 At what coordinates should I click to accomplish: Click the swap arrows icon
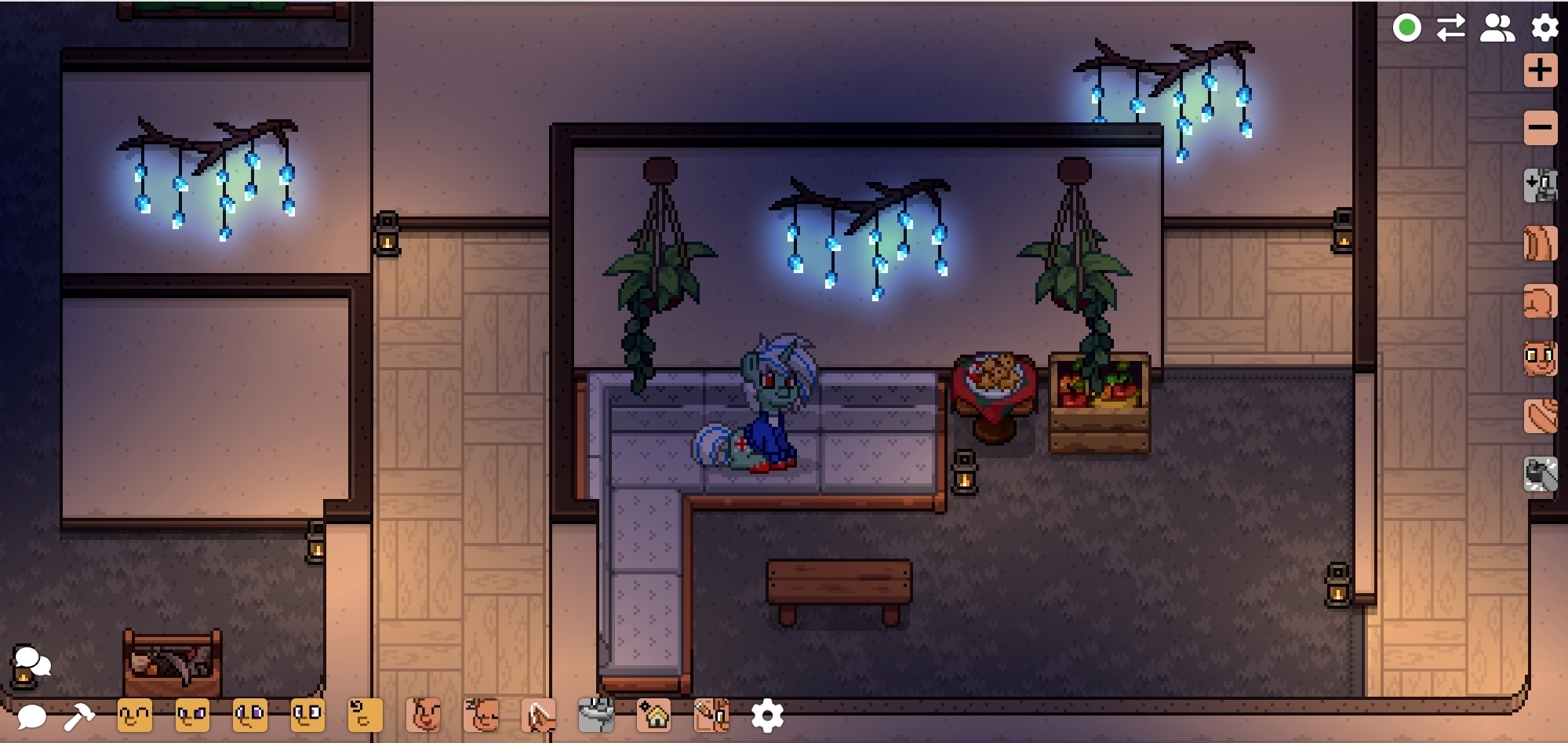1451,28
